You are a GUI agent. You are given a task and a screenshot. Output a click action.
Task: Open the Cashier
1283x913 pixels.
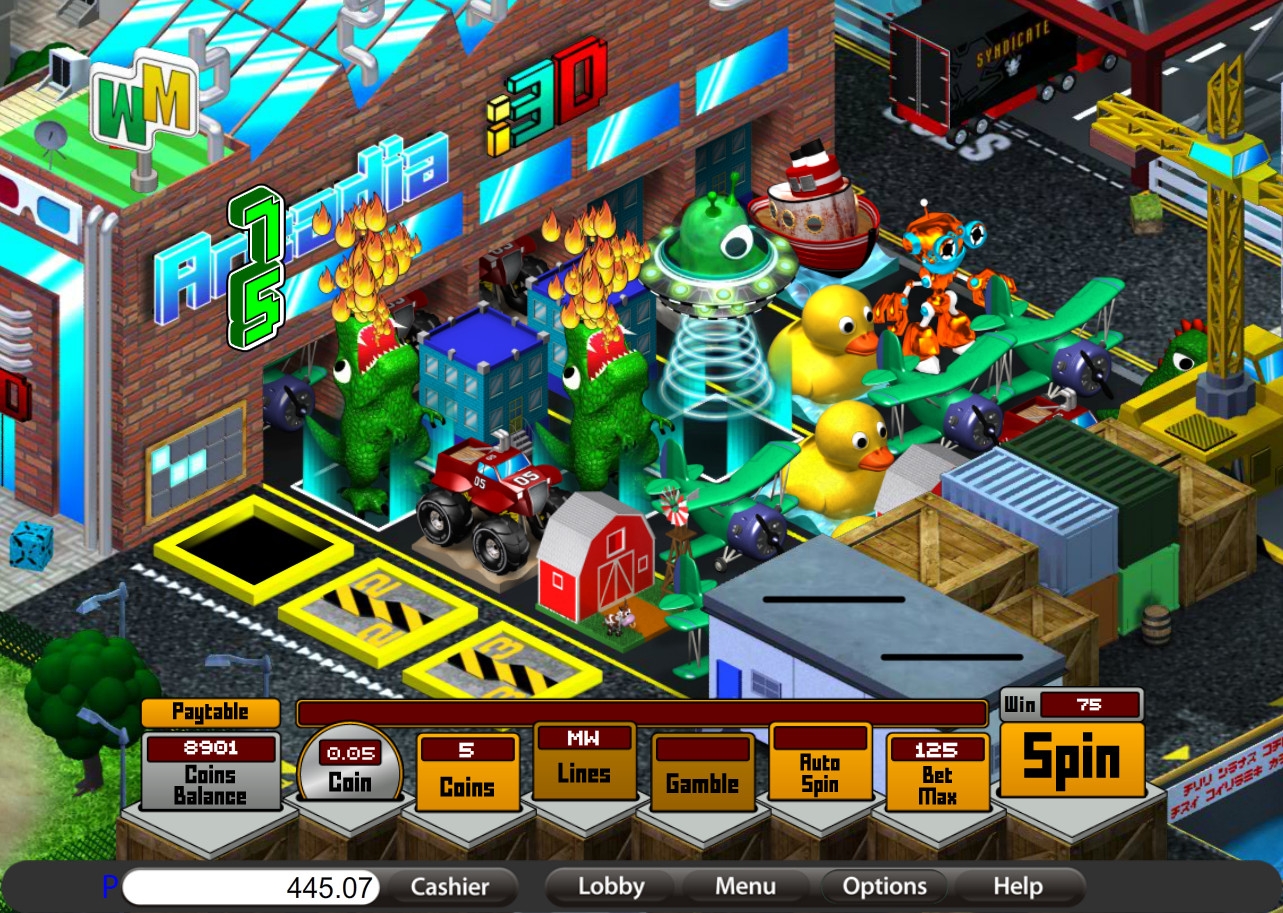click(450, 887)
